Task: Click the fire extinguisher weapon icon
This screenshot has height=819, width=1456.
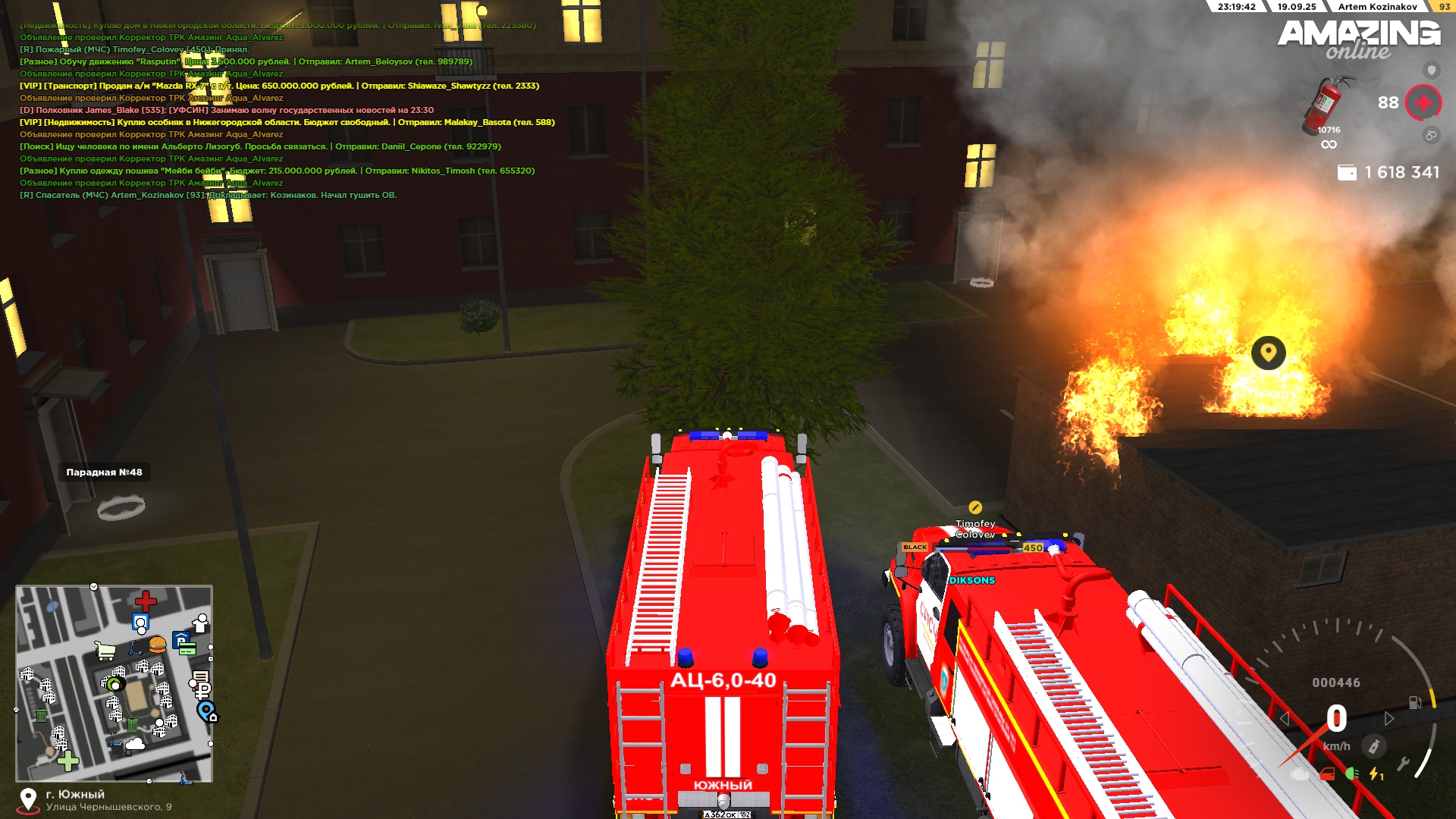Action: (1327, 104)
